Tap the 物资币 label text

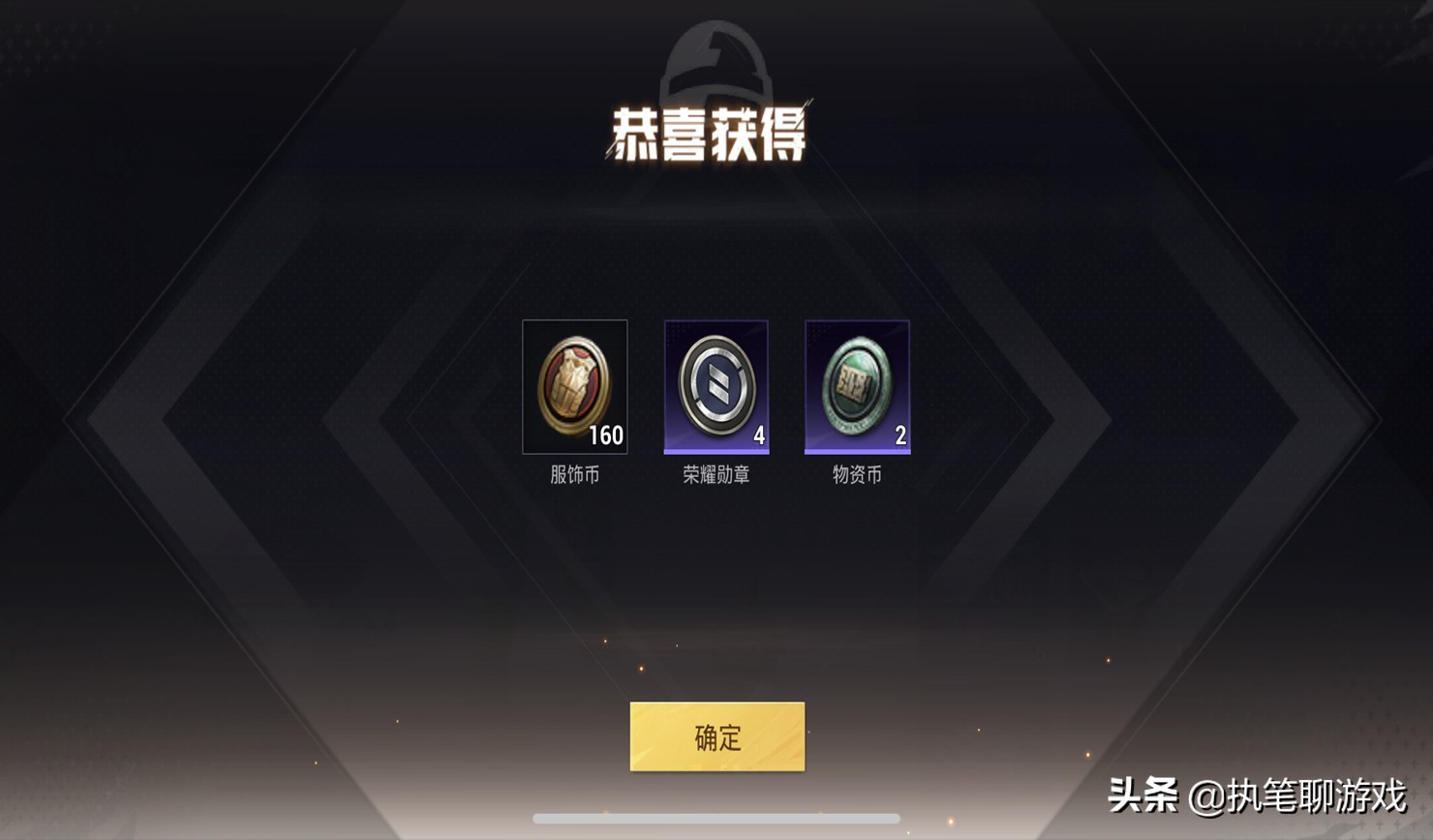point(856,473)
